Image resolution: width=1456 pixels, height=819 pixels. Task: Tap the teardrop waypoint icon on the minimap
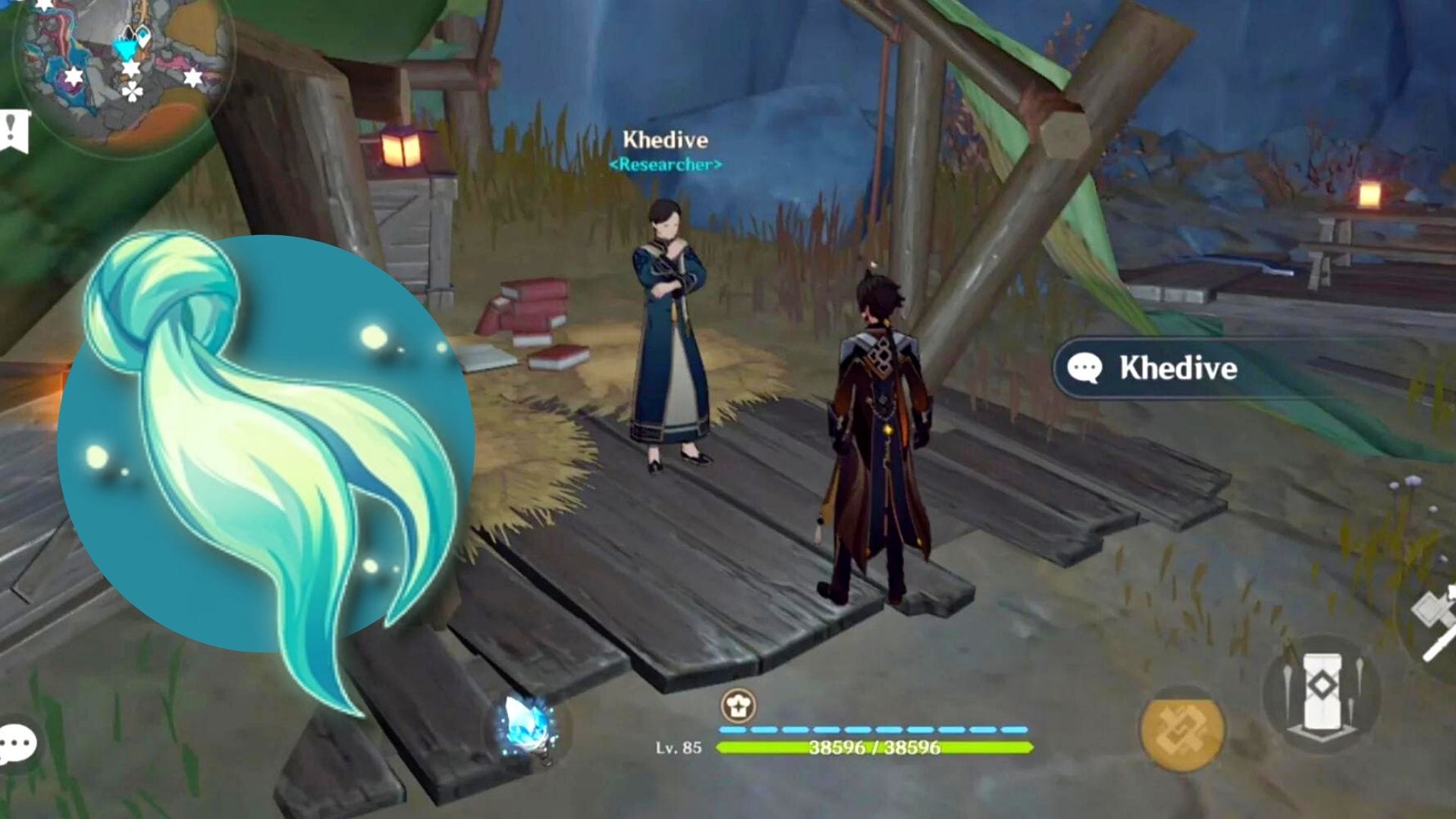pyautogui.click(x=143, y=35)
